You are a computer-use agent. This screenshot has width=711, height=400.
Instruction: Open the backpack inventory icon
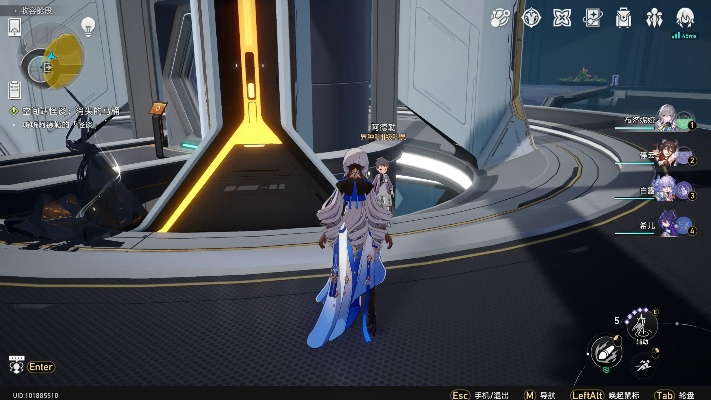624,17
